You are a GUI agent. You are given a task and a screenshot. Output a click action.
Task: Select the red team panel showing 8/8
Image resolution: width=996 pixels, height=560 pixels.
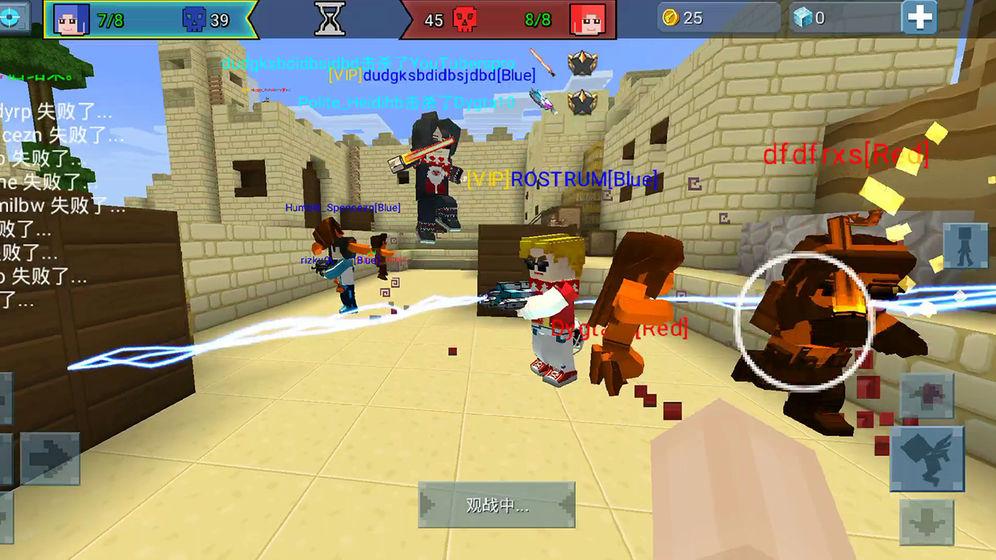click(507, 19)
